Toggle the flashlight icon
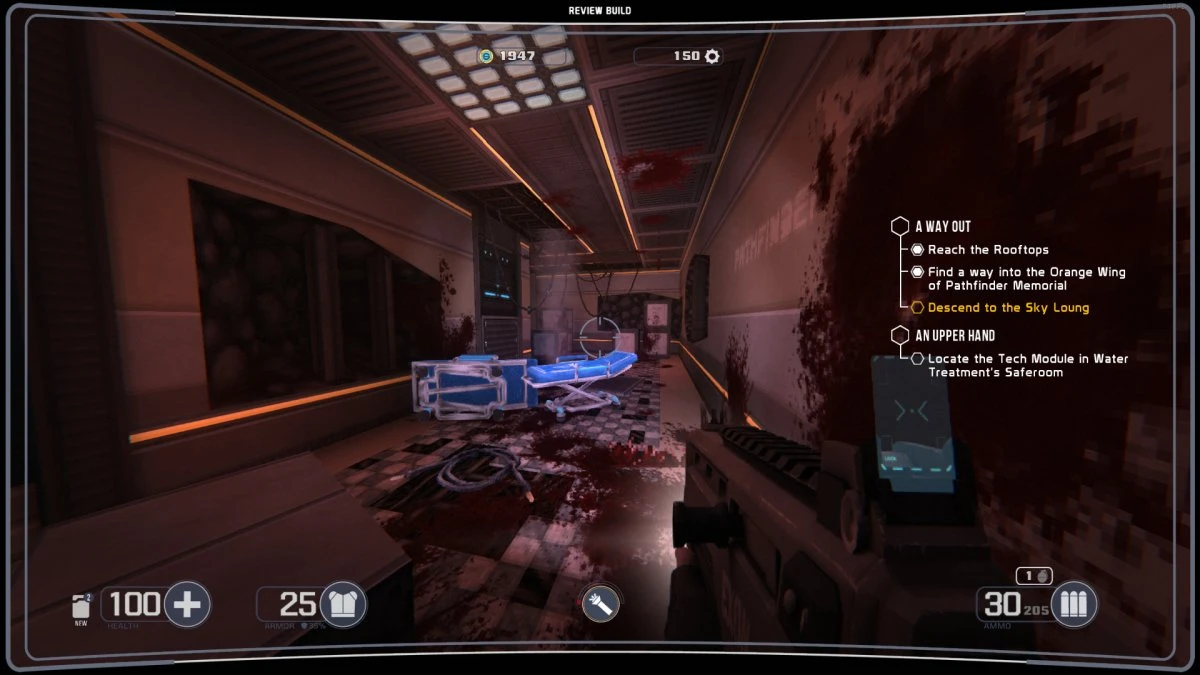The width and height of the screenshot is (1200, 675). 600,604
